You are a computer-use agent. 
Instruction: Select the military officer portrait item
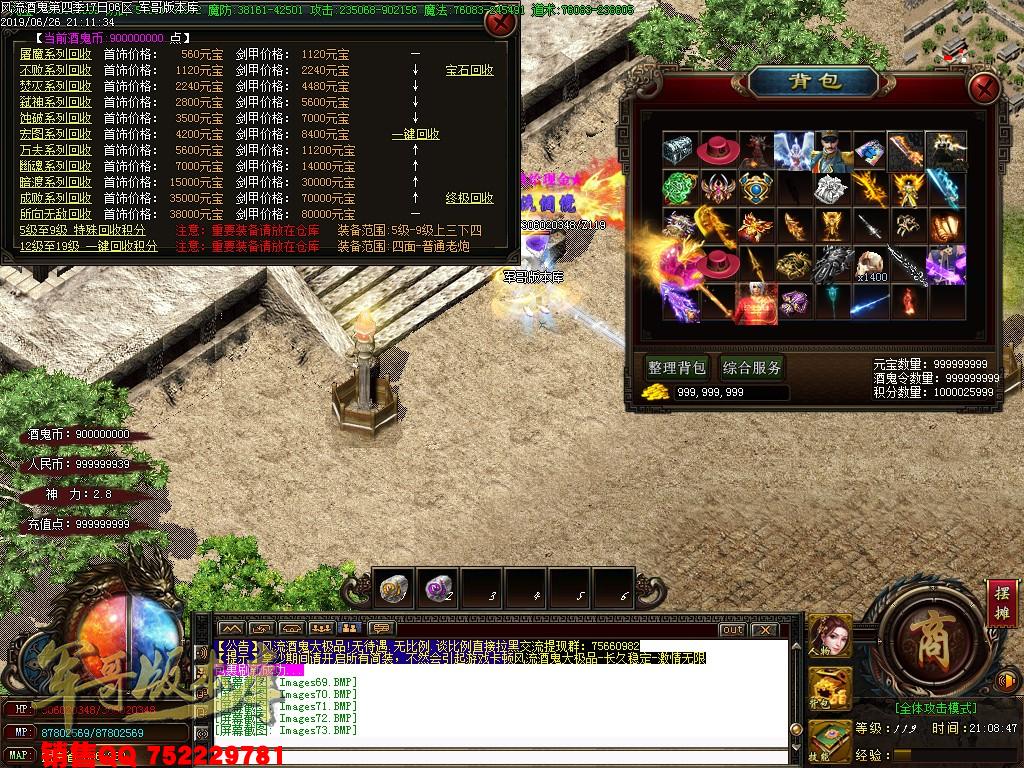[x=830, y=150]
